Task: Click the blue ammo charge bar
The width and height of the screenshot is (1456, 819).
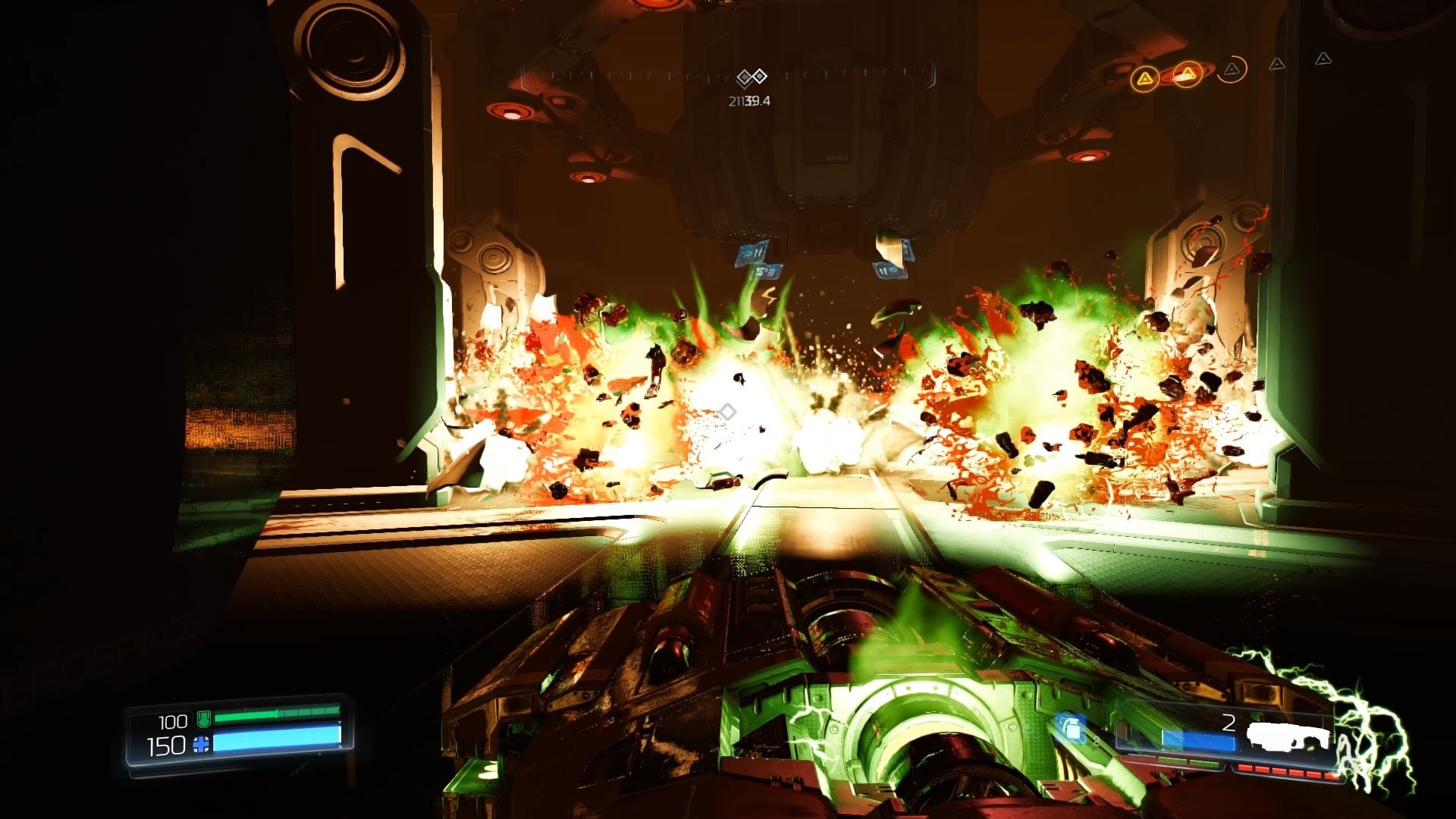Action: (1199, 741)
